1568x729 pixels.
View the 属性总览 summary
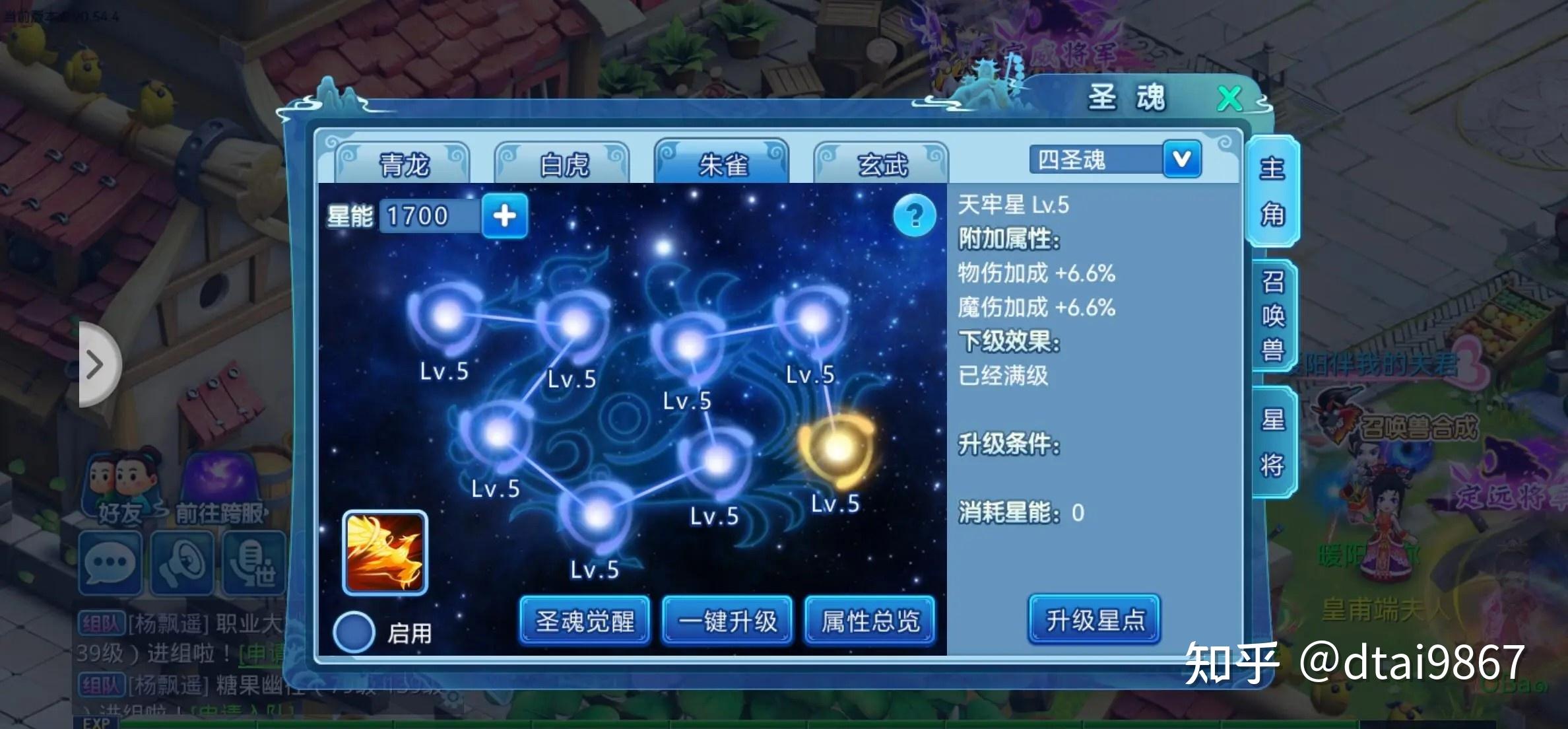point(870,621)
